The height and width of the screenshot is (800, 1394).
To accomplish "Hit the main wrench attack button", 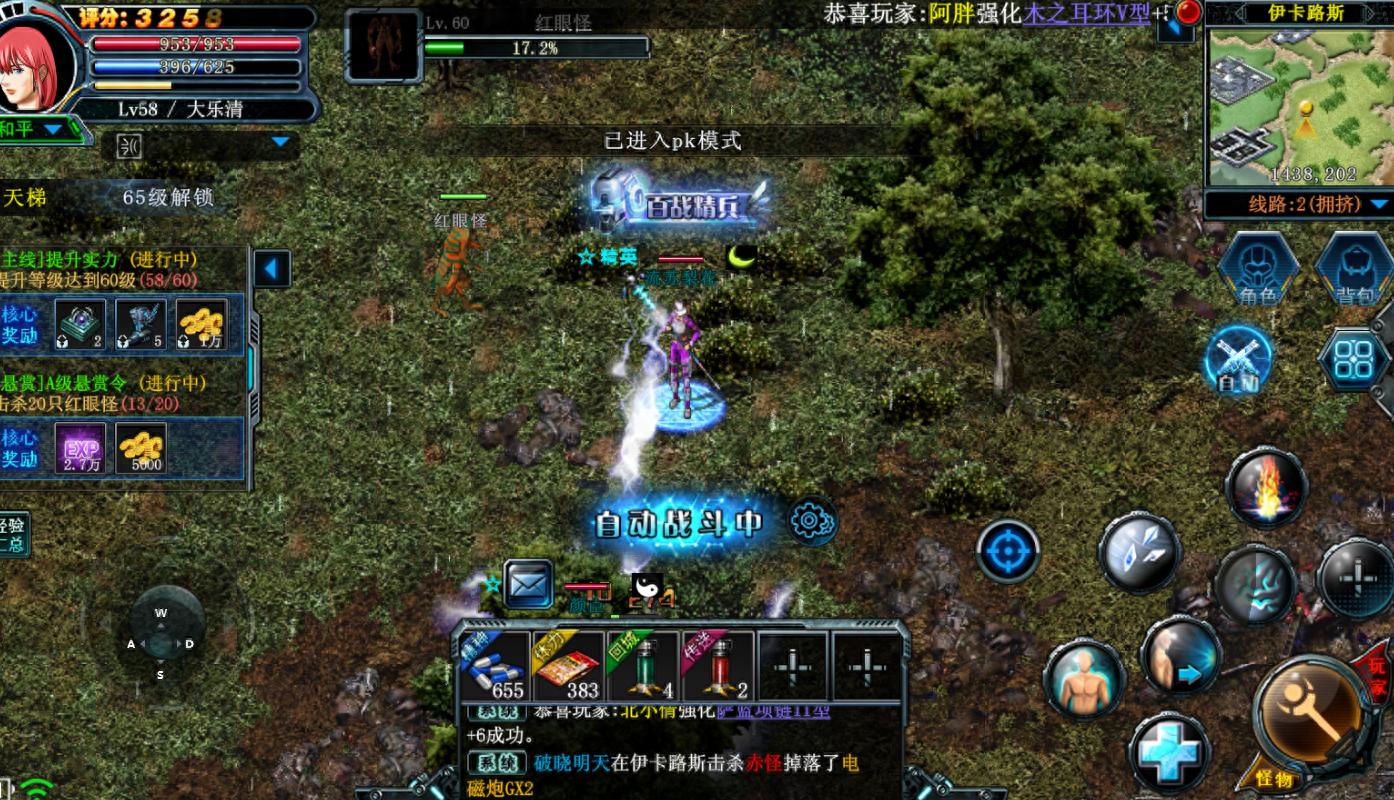I will pyautogui.click(x=1312, y=713).
